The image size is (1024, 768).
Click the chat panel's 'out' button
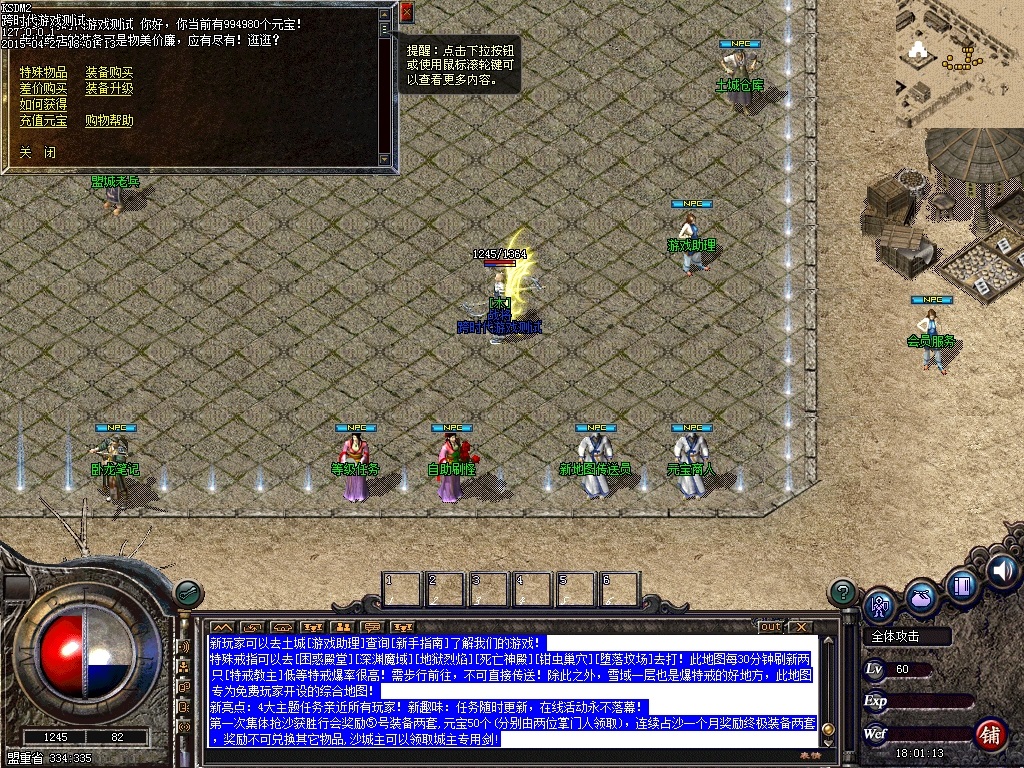tap(770, 627)
